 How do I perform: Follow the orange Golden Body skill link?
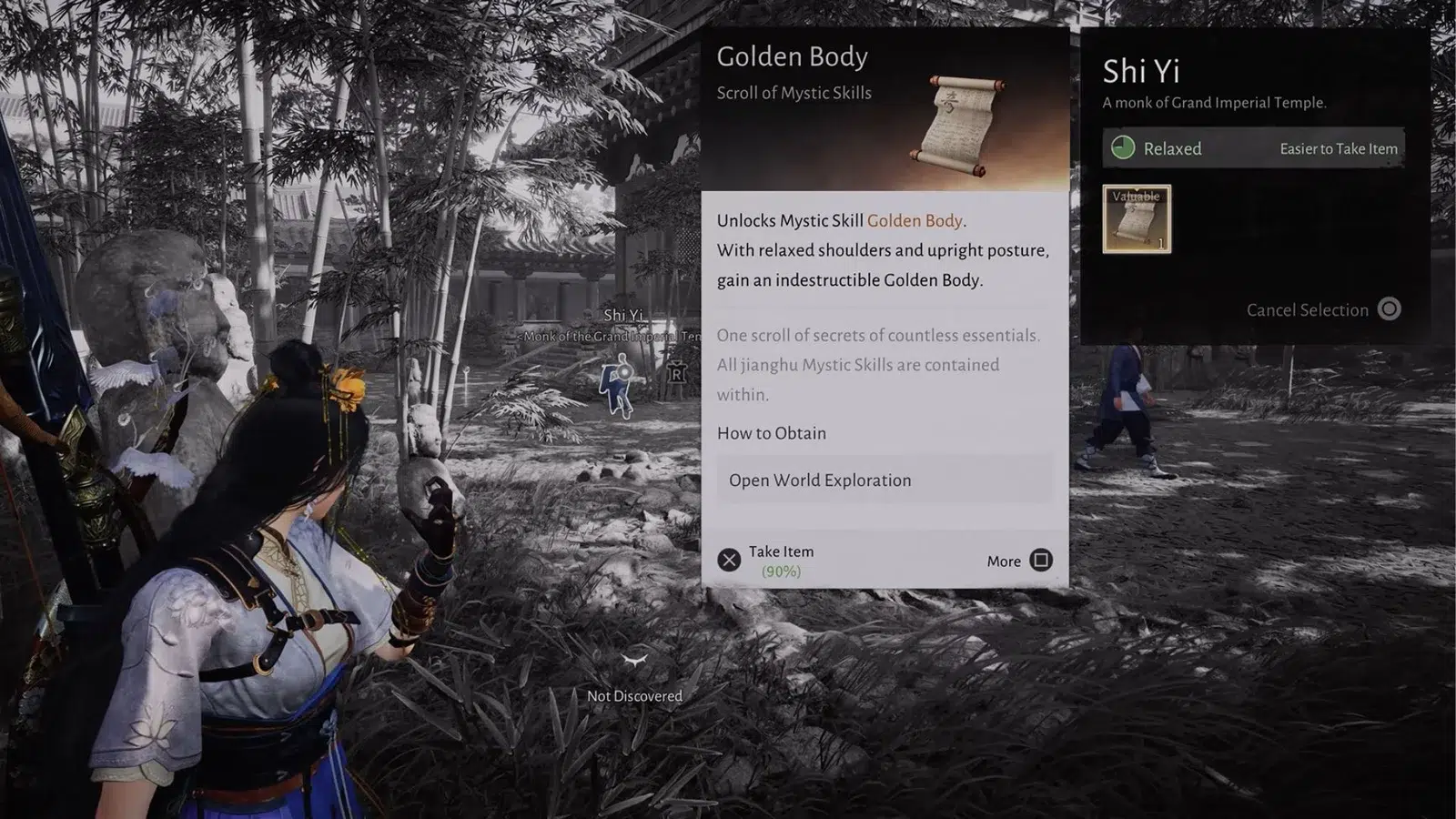pyautogui.click(x=914, y=220)
